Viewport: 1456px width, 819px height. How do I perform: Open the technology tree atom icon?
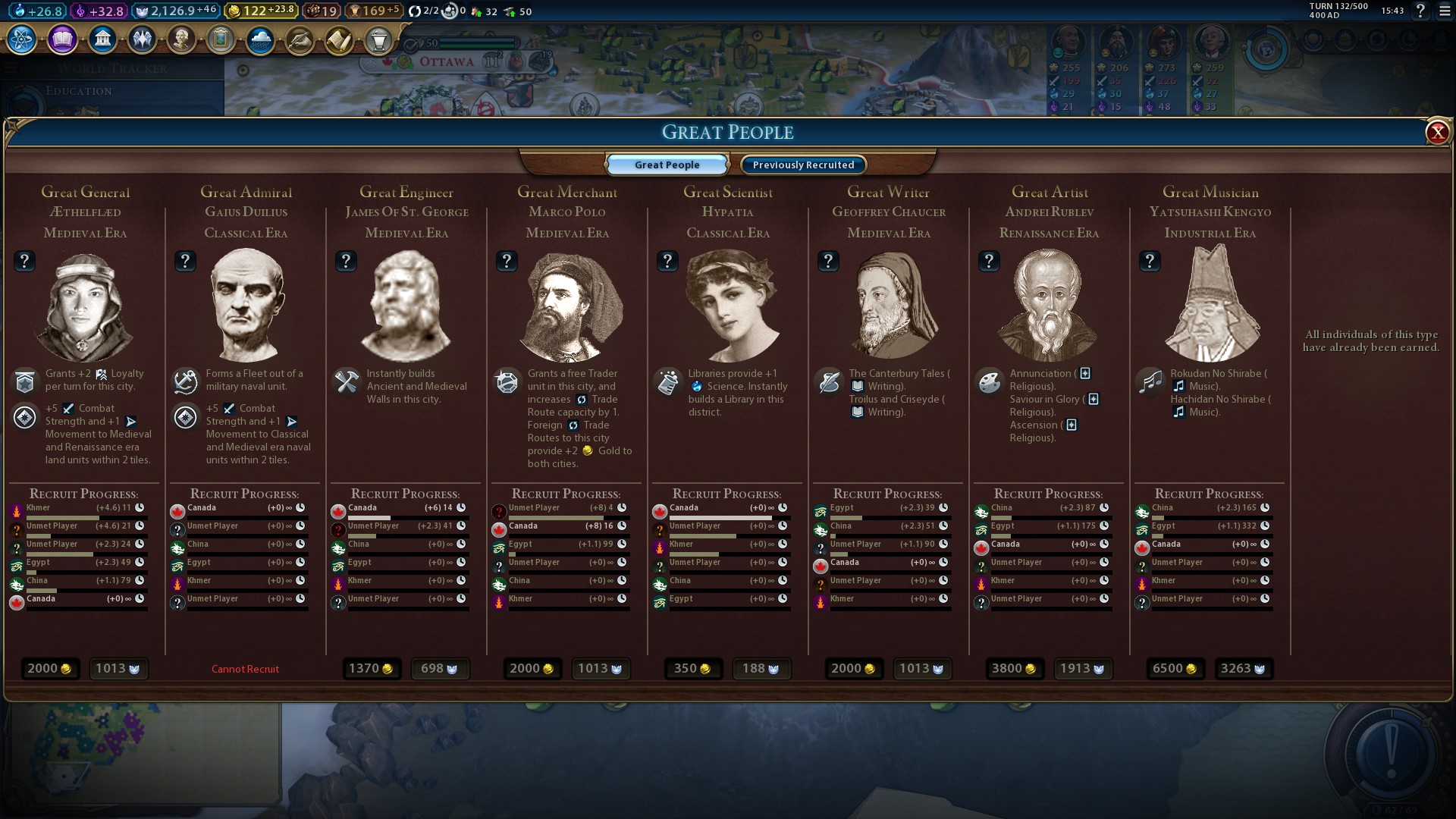point(22,39)
